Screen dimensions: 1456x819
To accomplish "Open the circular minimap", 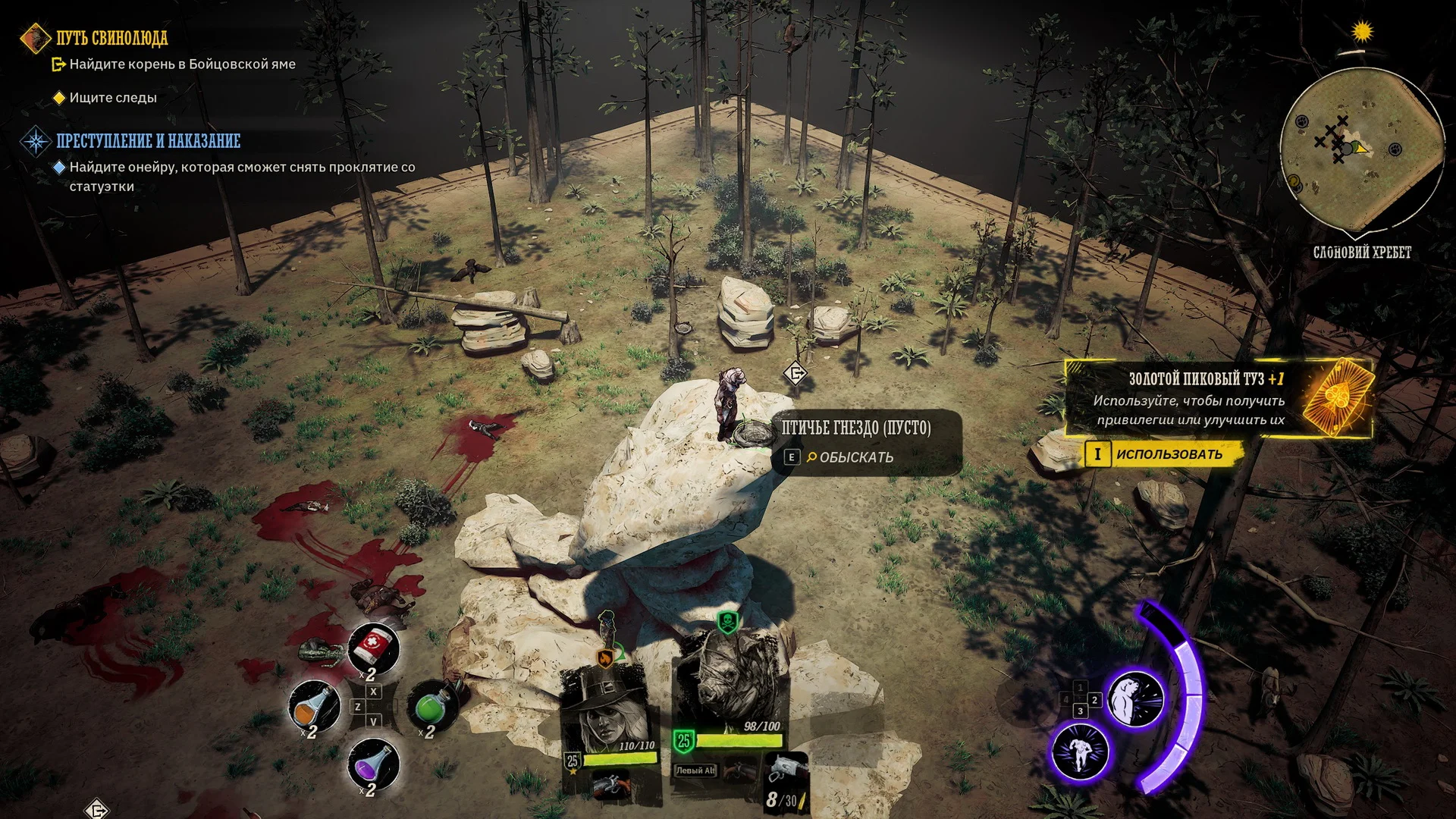I will point(1361,149).
